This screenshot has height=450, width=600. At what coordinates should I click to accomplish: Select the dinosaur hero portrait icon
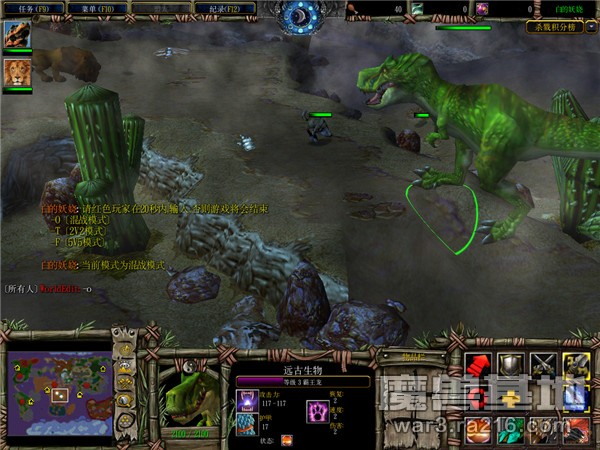(17, 35)
